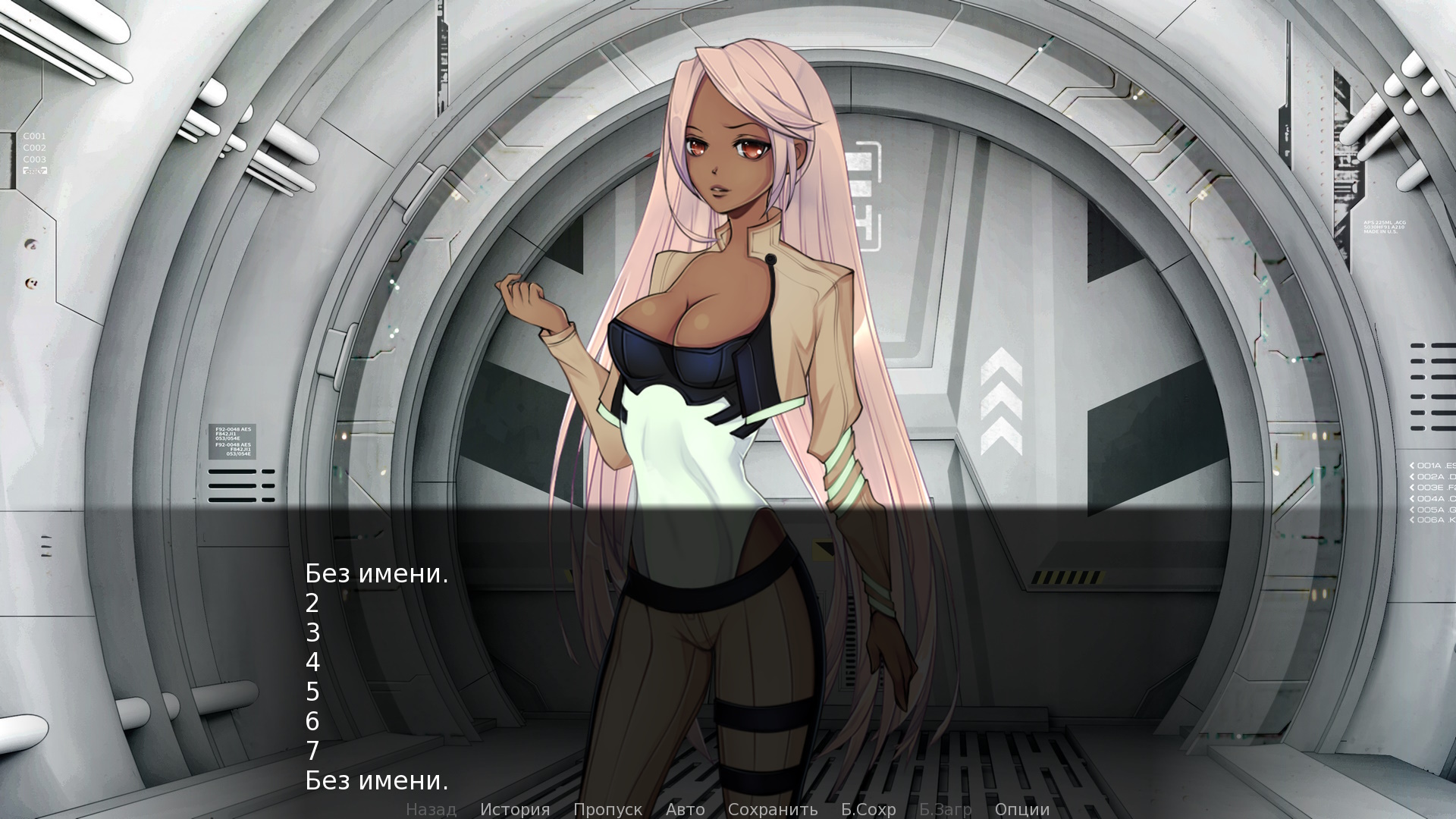Toggle Авто auto-advance mode
This screenshot has height=819, width=1456.
[x=685, y=809]
